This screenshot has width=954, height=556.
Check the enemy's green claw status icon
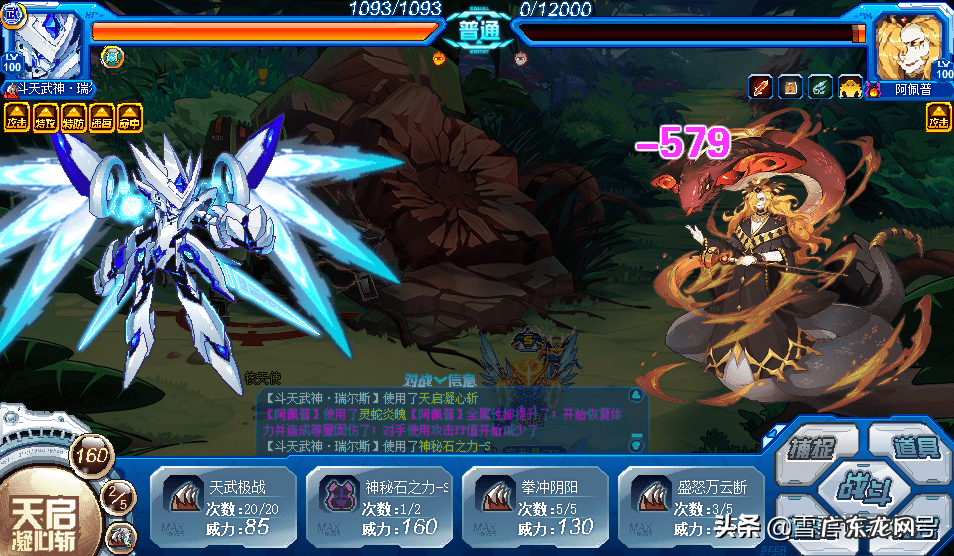coord(819,87)
